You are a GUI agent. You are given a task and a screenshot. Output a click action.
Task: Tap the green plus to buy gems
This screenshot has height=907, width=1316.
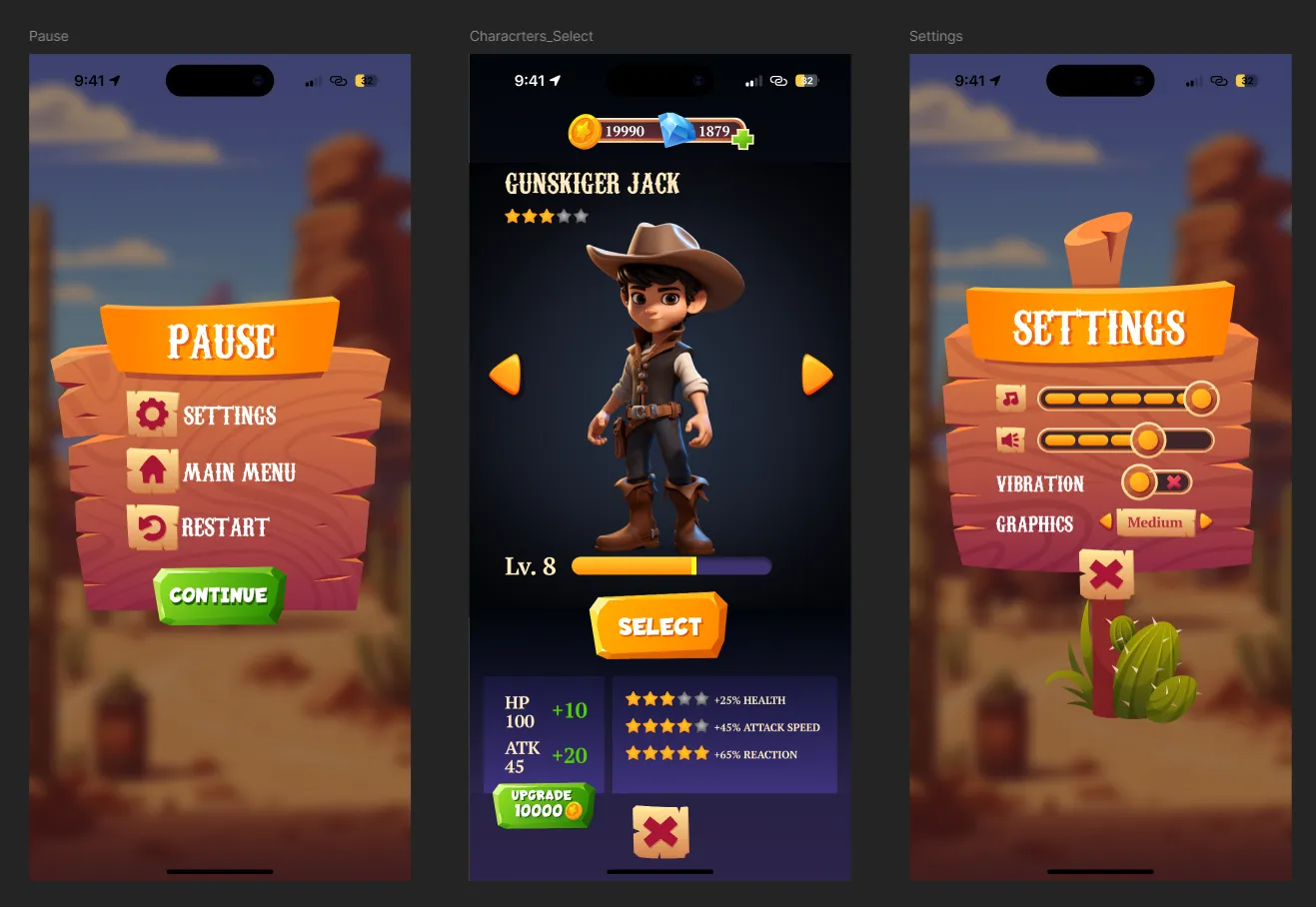click(742, 140)
